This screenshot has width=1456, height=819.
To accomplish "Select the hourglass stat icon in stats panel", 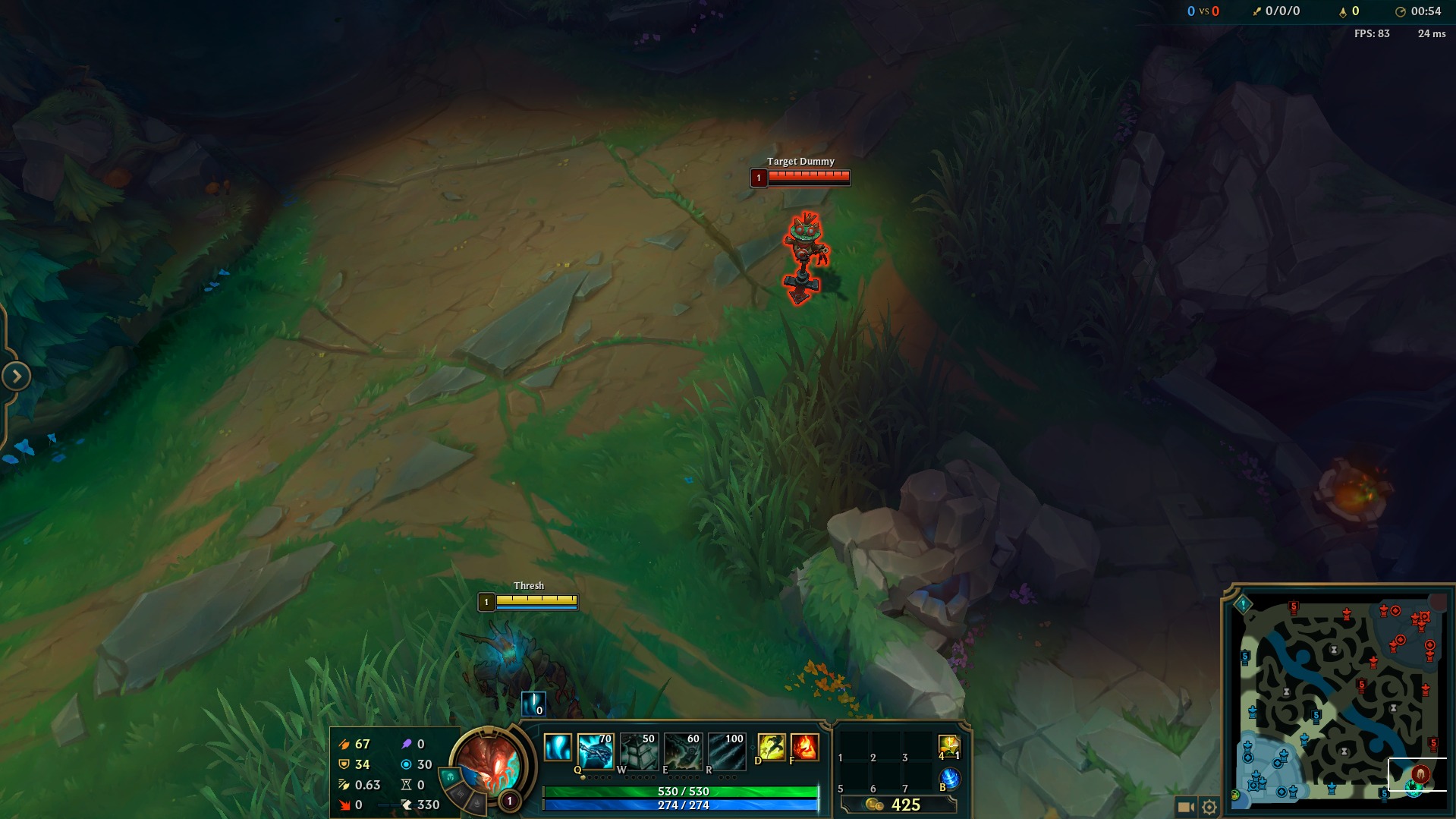I will [404, 785].
